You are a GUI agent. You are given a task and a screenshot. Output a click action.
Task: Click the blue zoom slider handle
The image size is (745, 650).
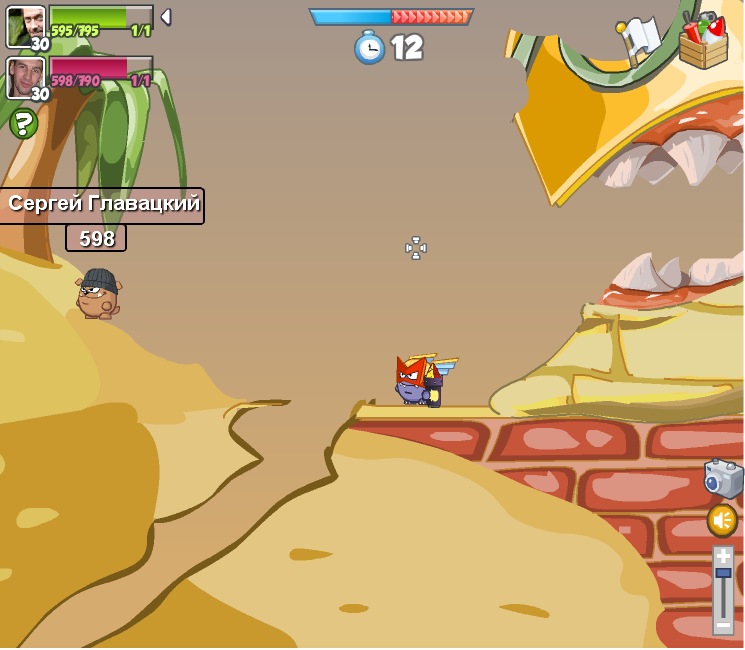(723, 572)
